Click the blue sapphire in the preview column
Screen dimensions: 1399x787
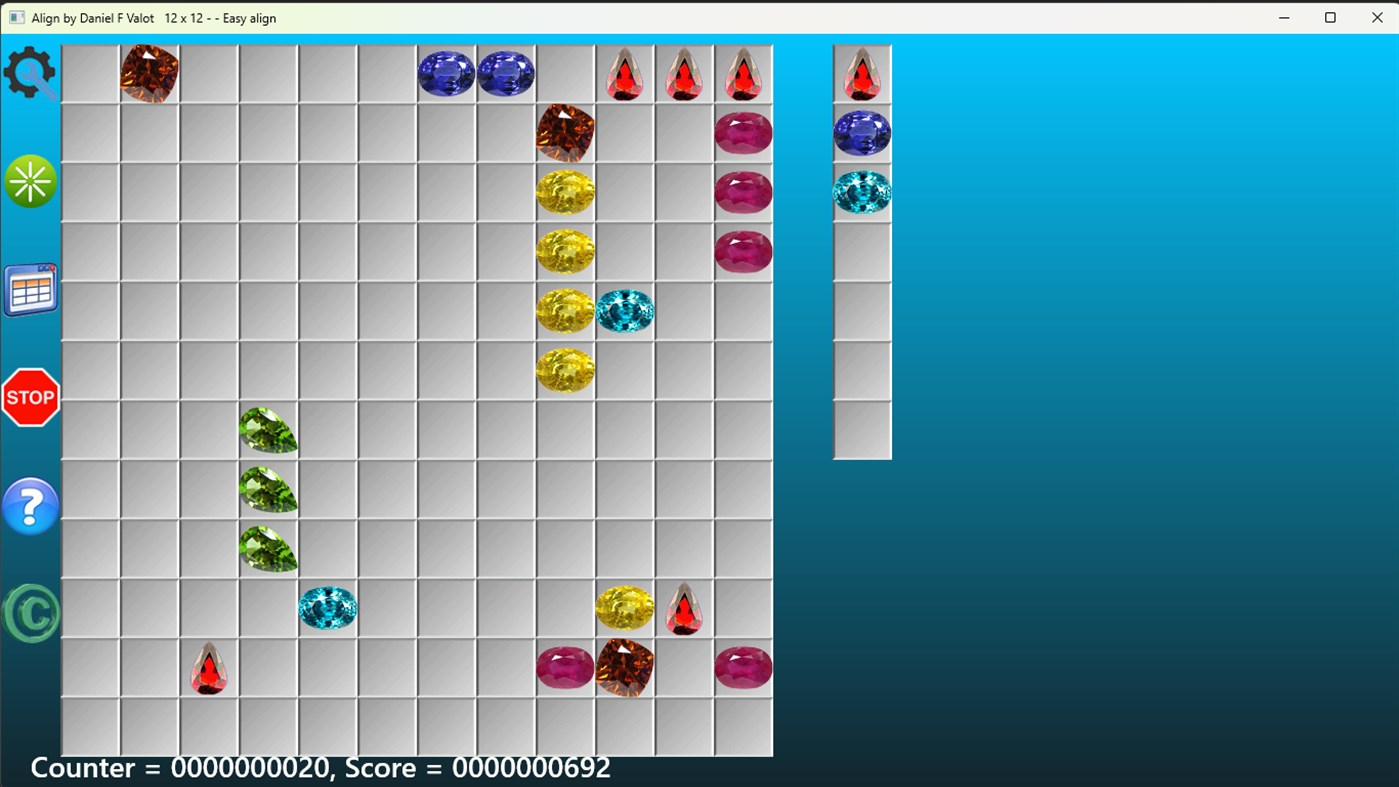pyautogui.click(x=861, y=132)
